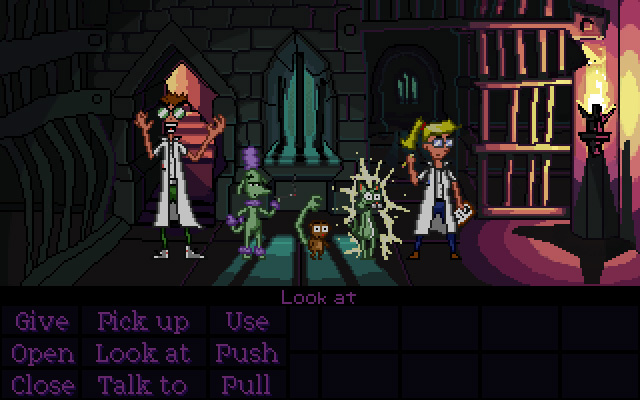Select the Open verb
640x400 pixels.
[x=43, y=354]
